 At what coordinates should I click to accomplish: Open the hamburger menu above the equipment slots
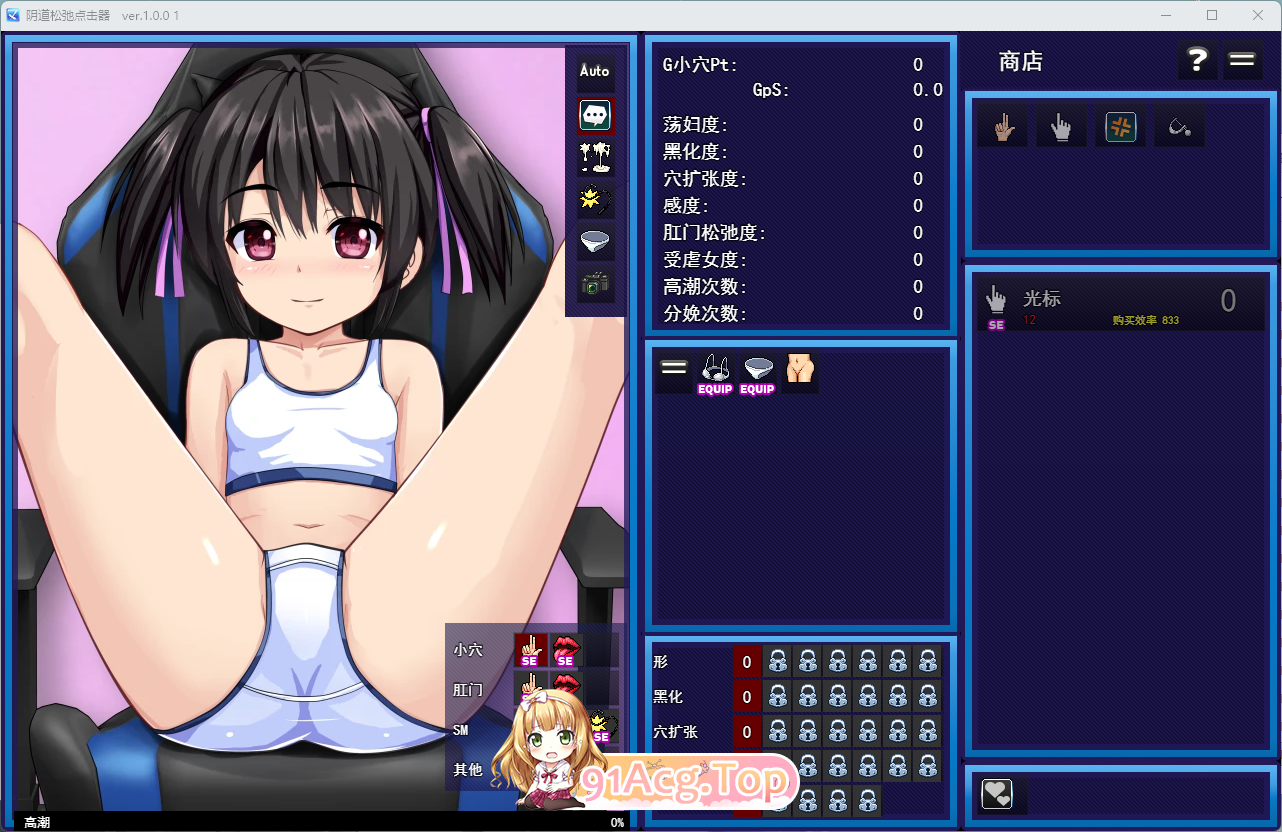[x=673, y=366]
